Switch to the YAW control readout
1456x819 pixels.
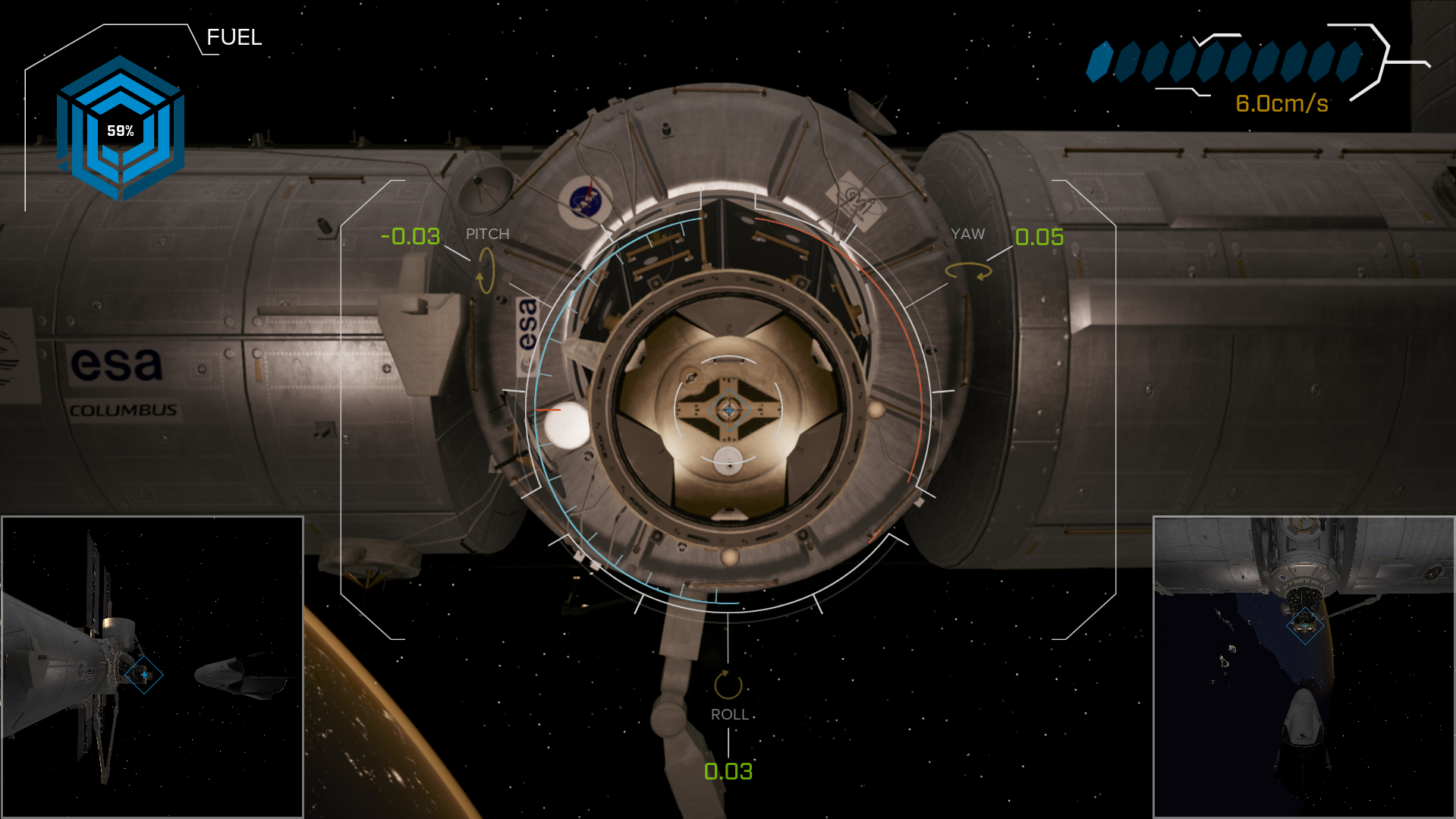(x=968, y=234)
